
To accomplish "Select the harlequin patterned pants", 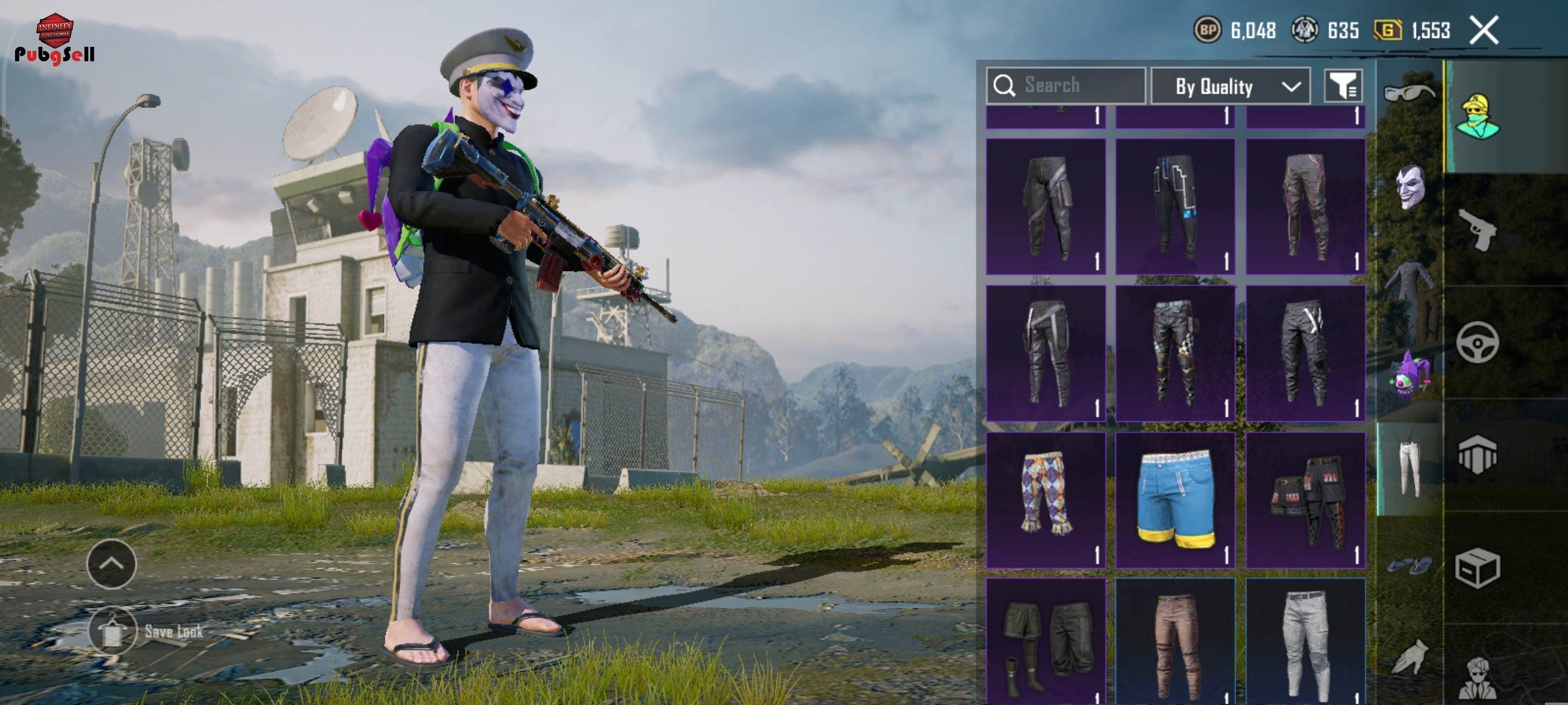I will pyautogui.click(x=1045, y=499).
